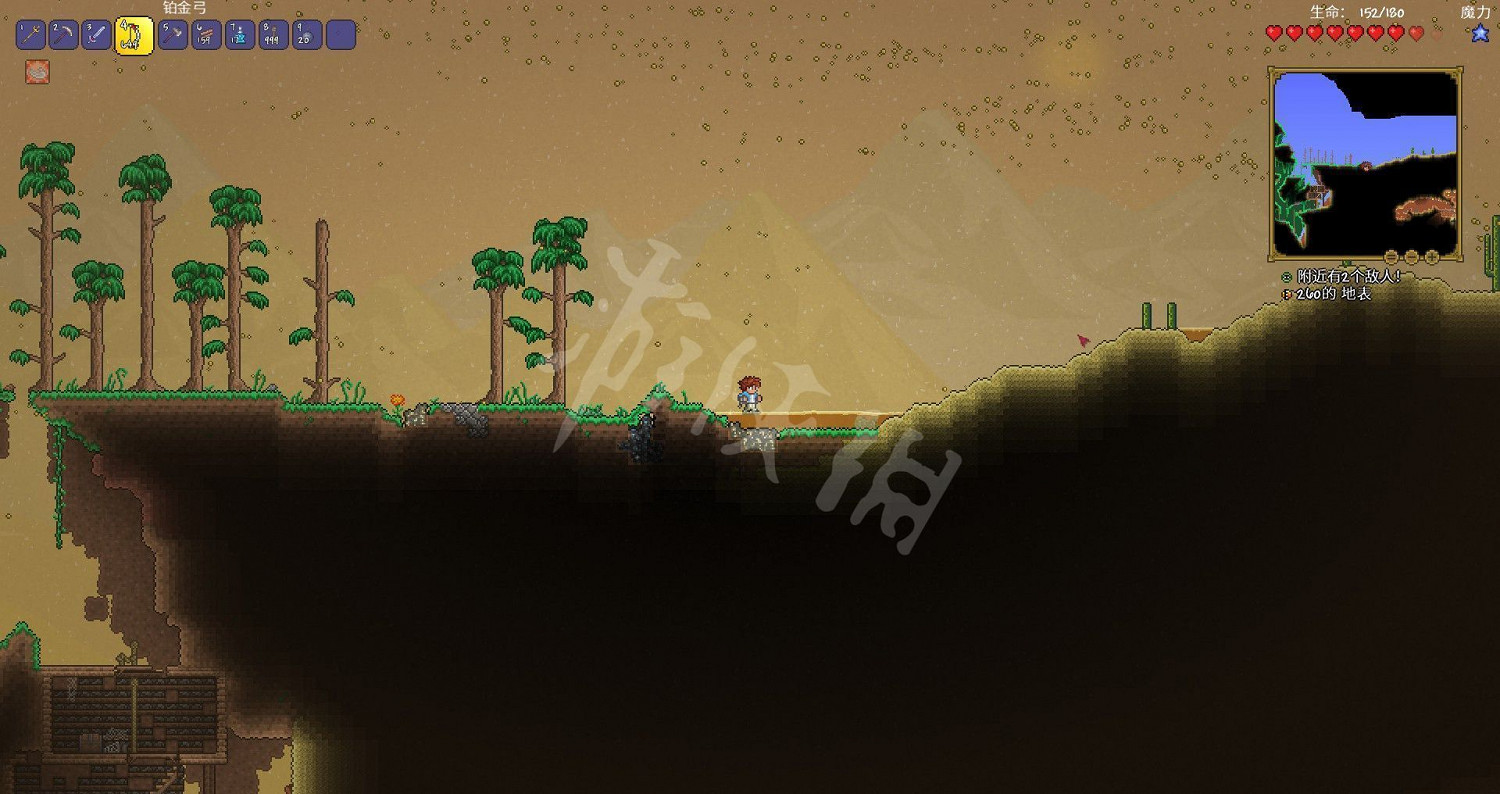Select the pickaxe in hotbar slot 2

click(62, 34)
